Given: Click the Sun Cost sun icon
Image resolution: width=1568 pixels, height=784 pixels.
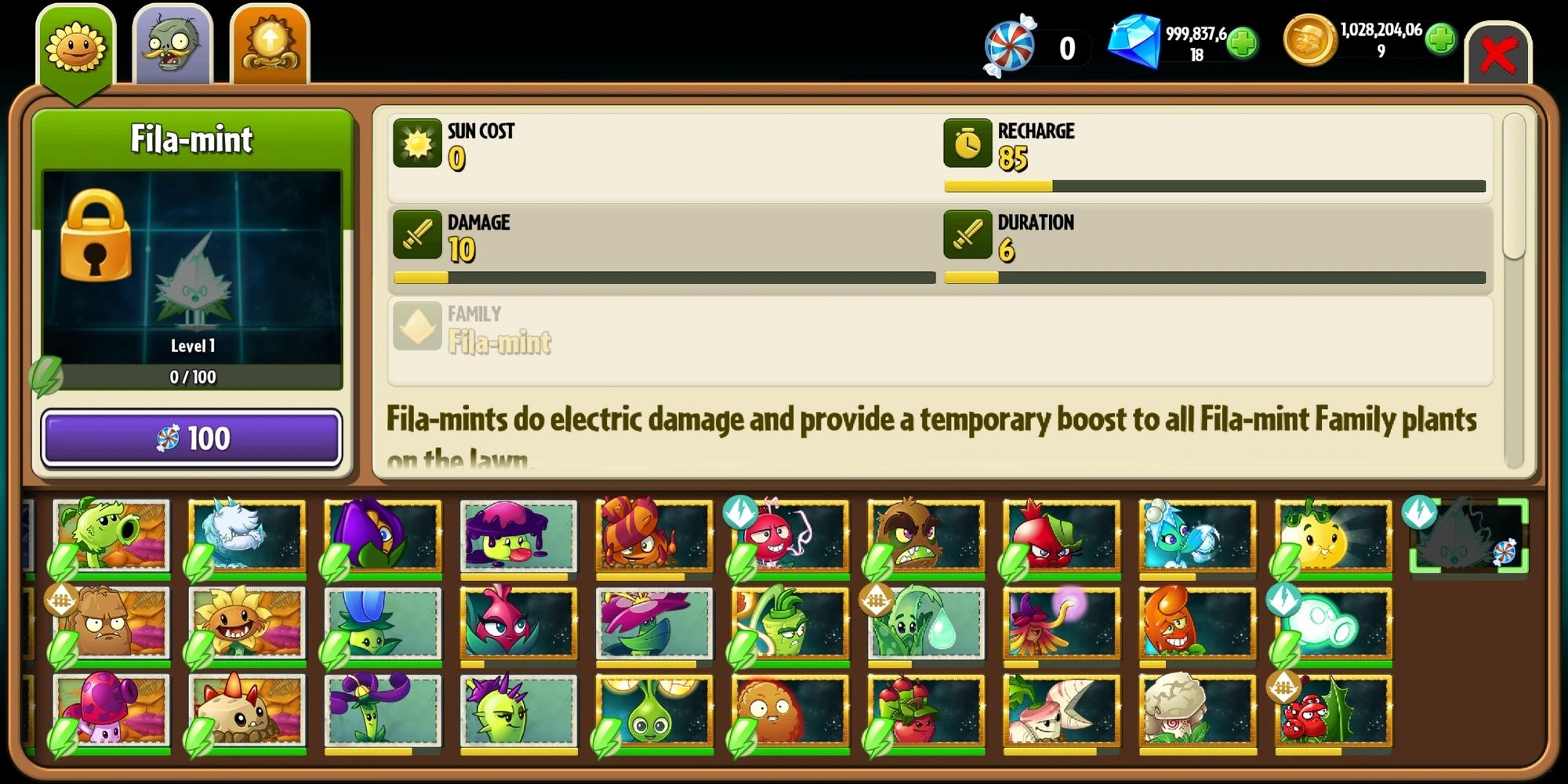Looking at the screenshot, I should [x=418, y=145].
